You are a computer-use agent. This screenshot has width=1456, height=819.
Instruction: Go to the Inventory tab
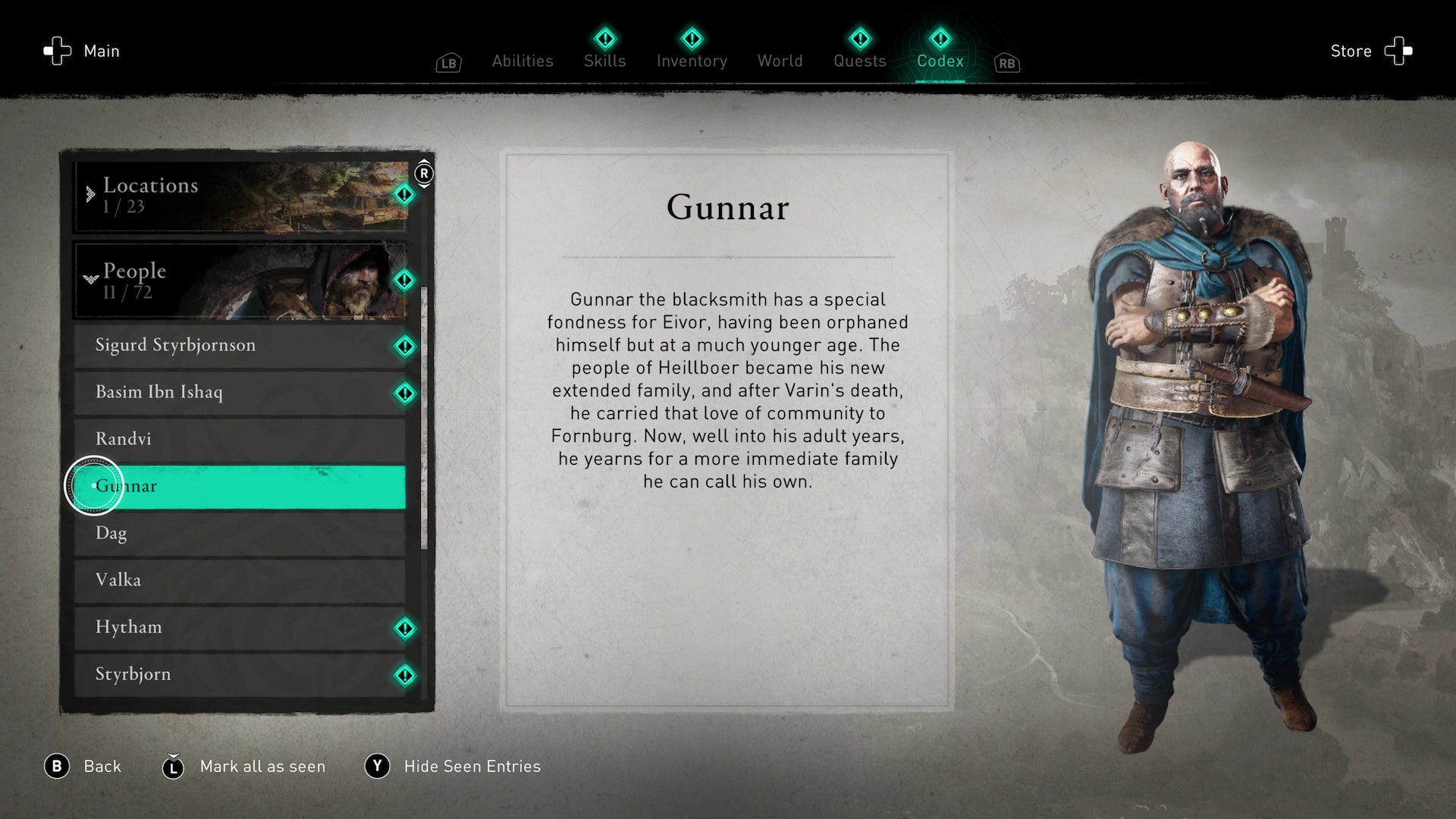pos(692,61)
